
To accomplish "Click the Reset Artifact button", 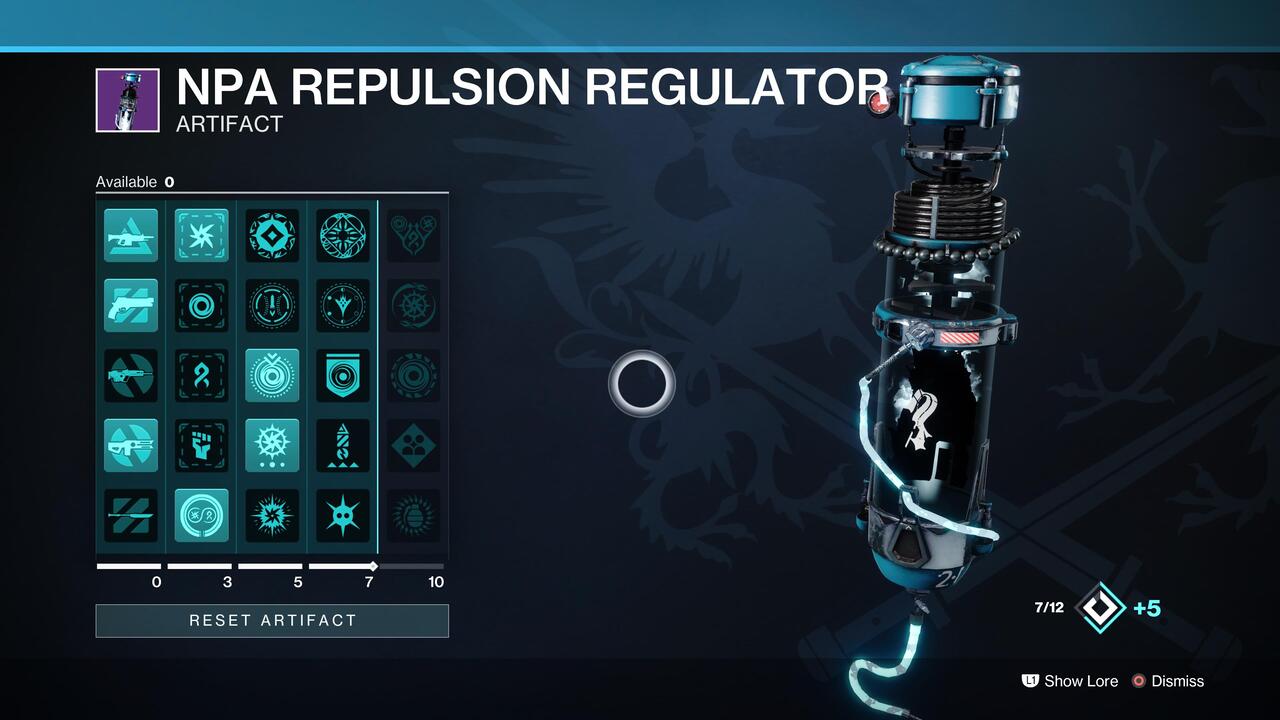I will point(272,620).
